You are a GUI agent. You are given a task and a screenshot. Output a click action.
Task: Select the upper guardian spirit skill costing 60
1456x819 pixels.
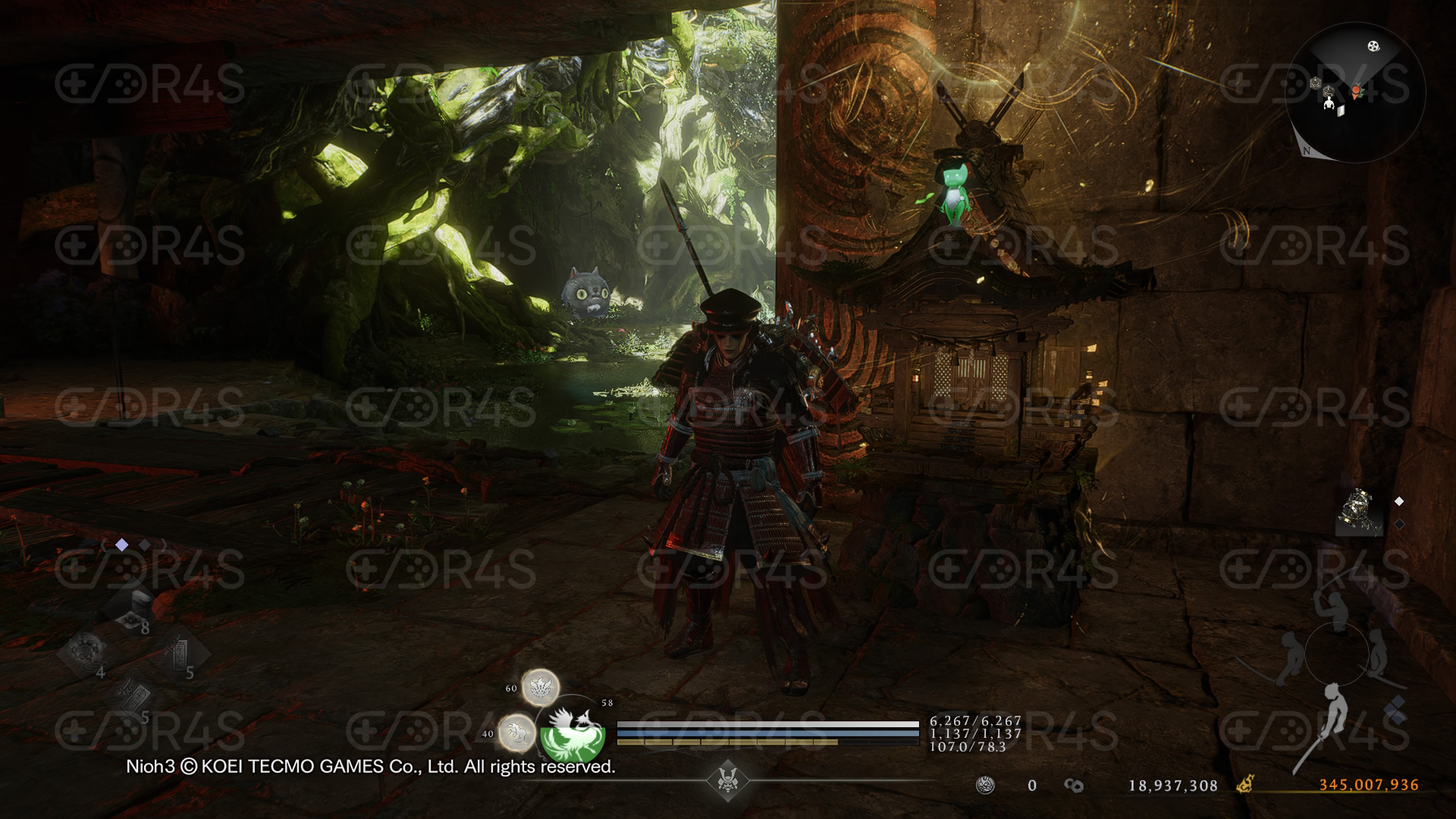click(540, 687)
